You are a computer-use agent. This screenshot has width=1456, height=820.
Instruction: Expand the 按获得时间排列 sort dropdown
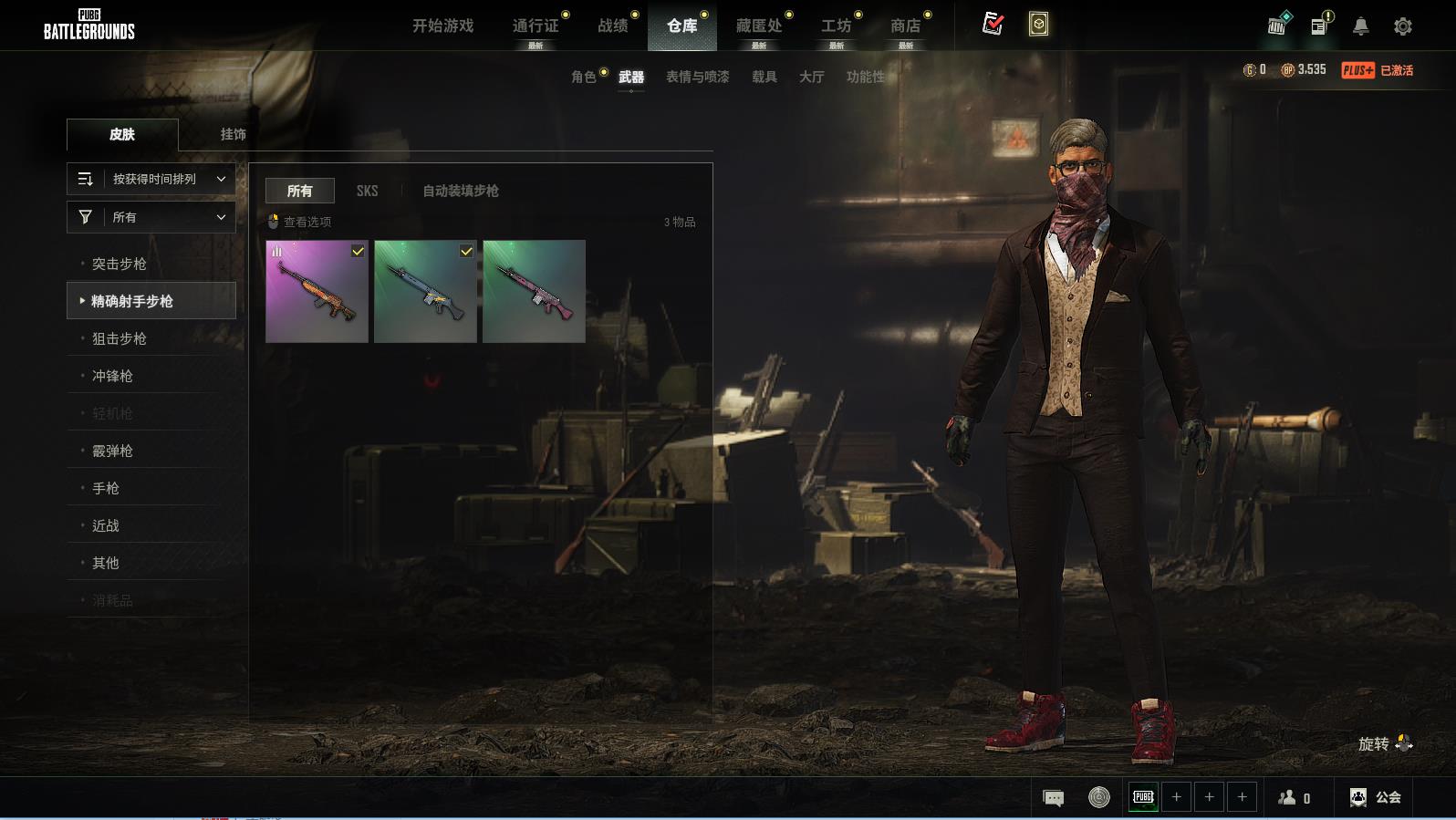(151, 179)
